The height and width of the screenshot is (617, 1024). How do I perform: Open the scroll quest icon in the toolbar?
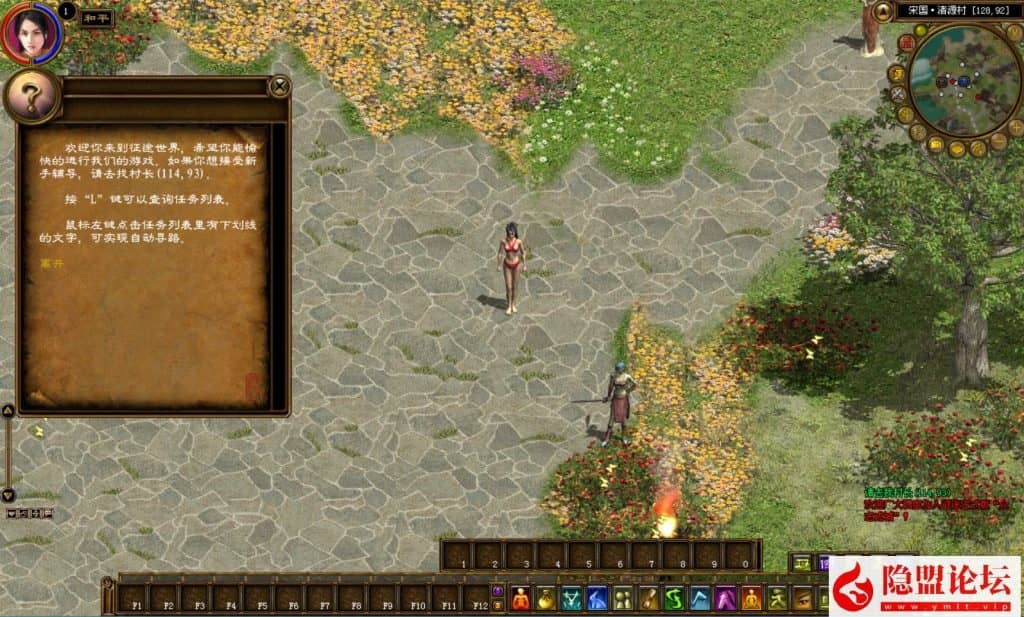coord(649,598)
